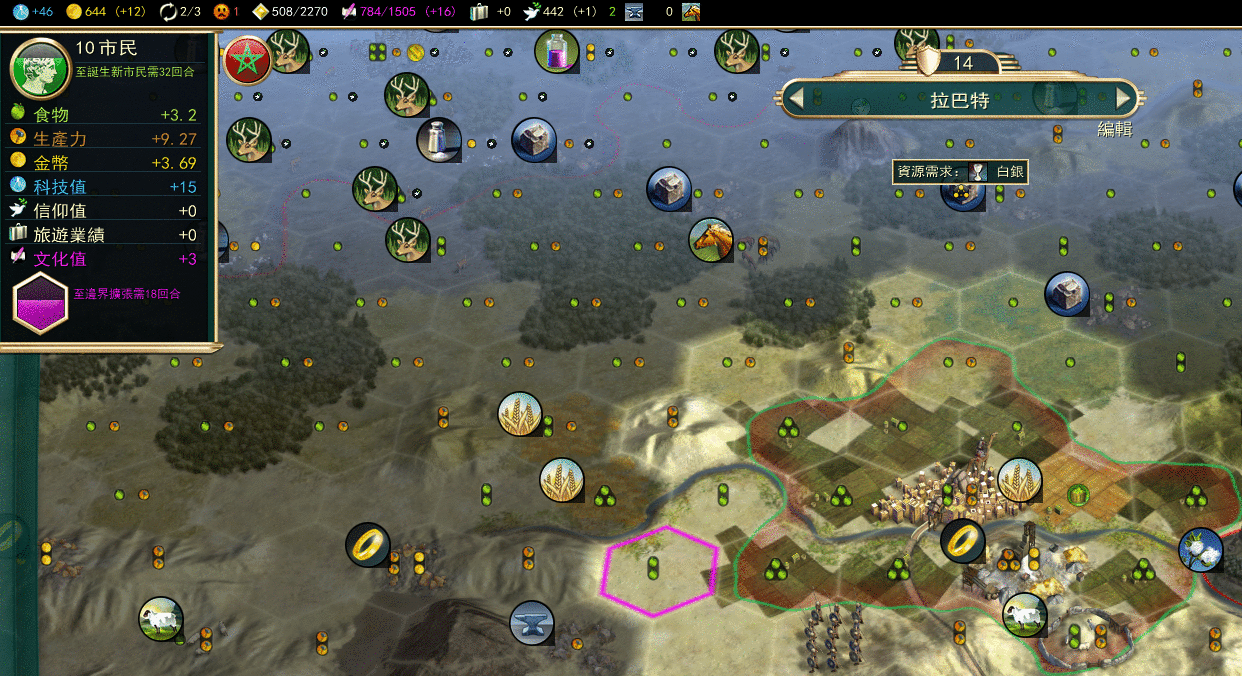The image size is (1242, 676).
Task: Open the faith dove icon
Action: tap(531, 12)
